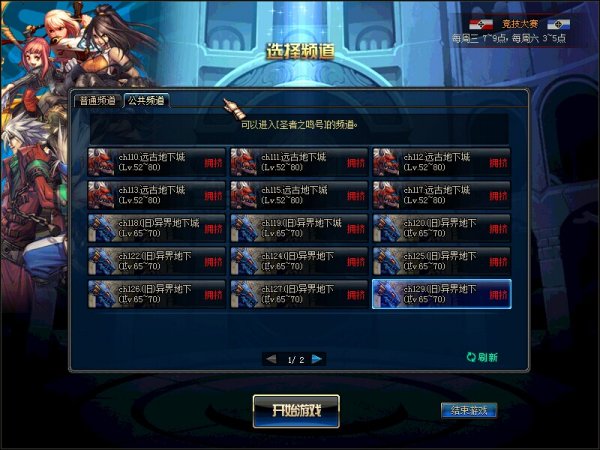This screenshot has width=600, height=450.
Task: Choose channel ch110 远古地下城
Action: (x=157, y=162)
